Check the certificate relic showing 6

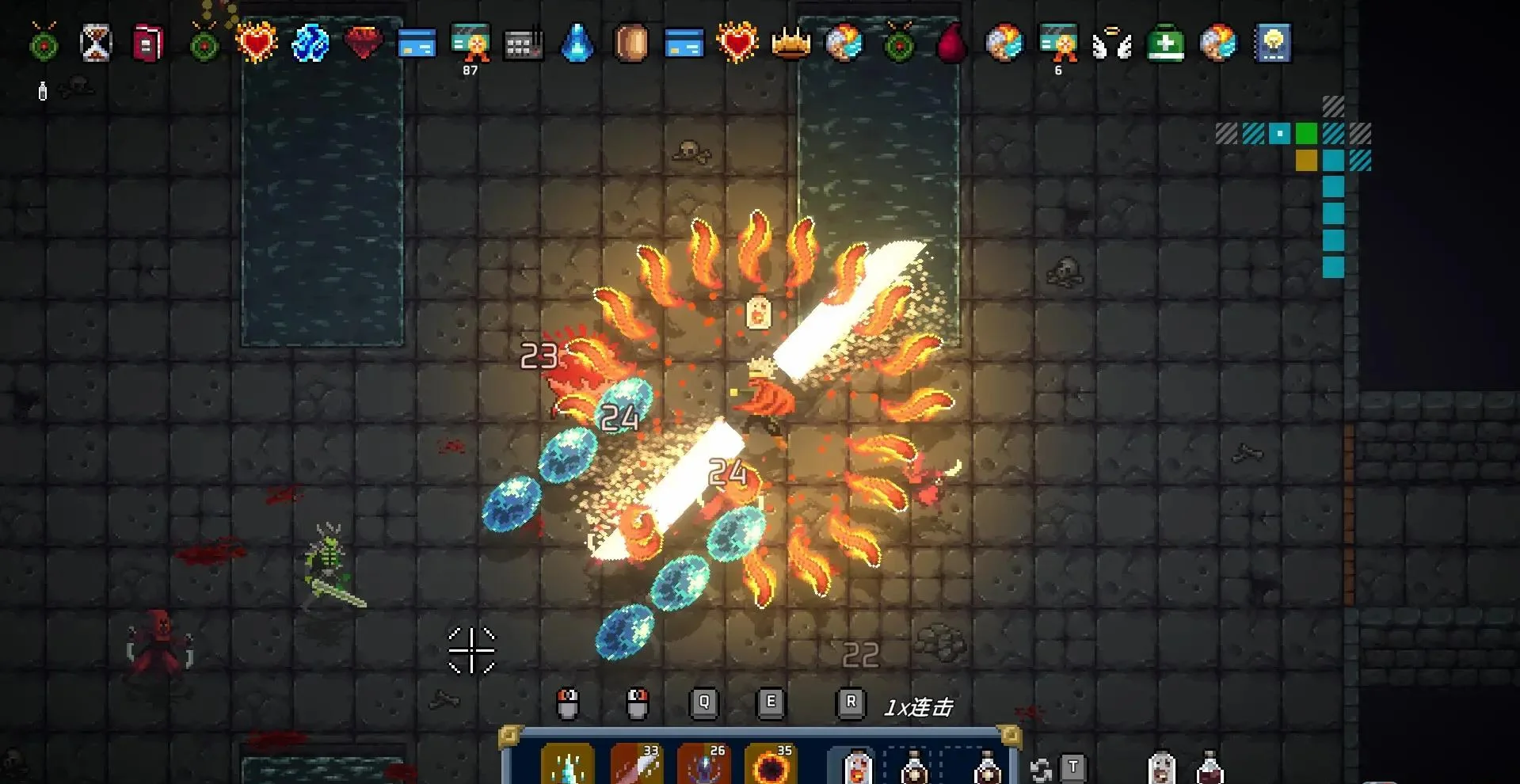point(1058,42)
